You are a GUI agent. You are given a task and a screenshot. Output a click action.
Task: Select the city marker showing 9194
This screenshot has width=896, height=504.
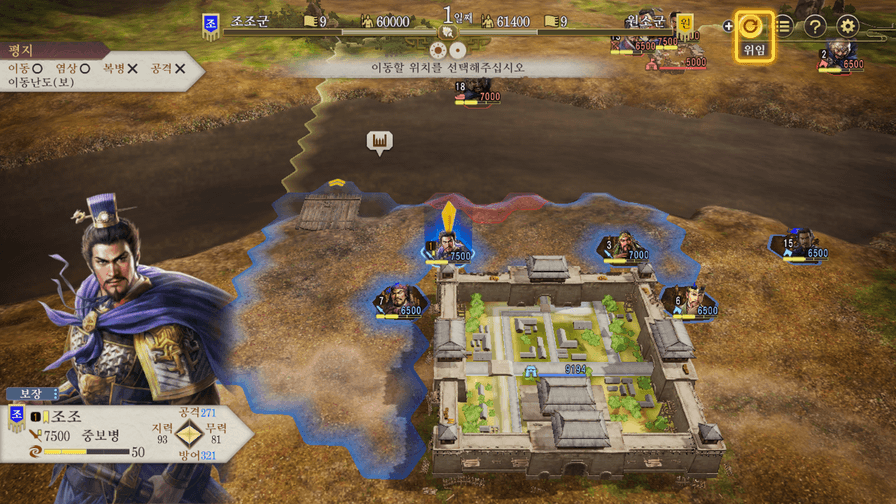click(562, 369)
